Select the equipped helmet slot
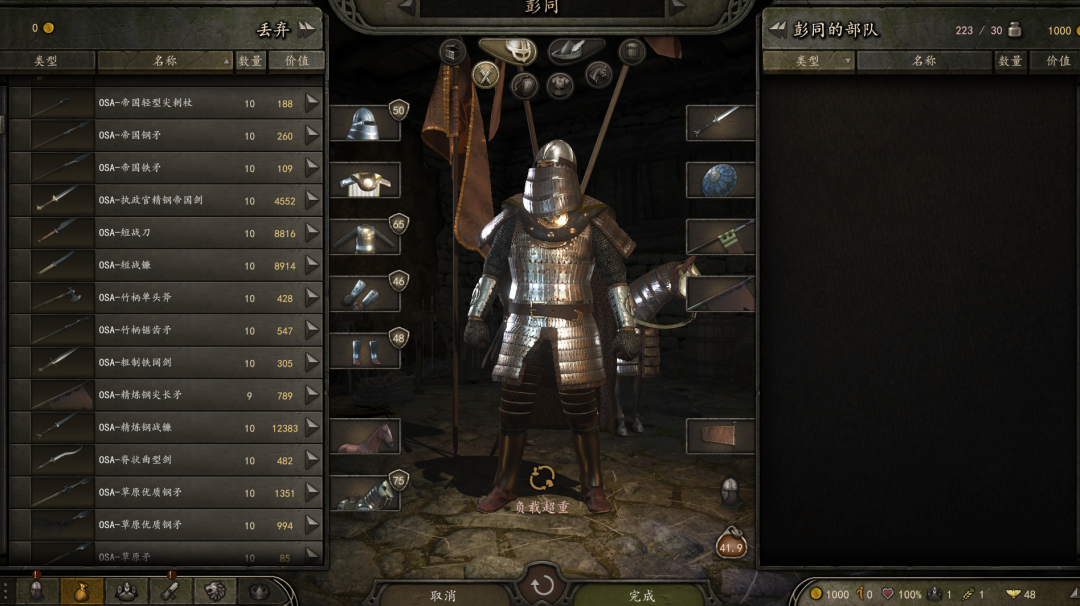The width and height of the screenshot is (1080, 606). [365, 123]
